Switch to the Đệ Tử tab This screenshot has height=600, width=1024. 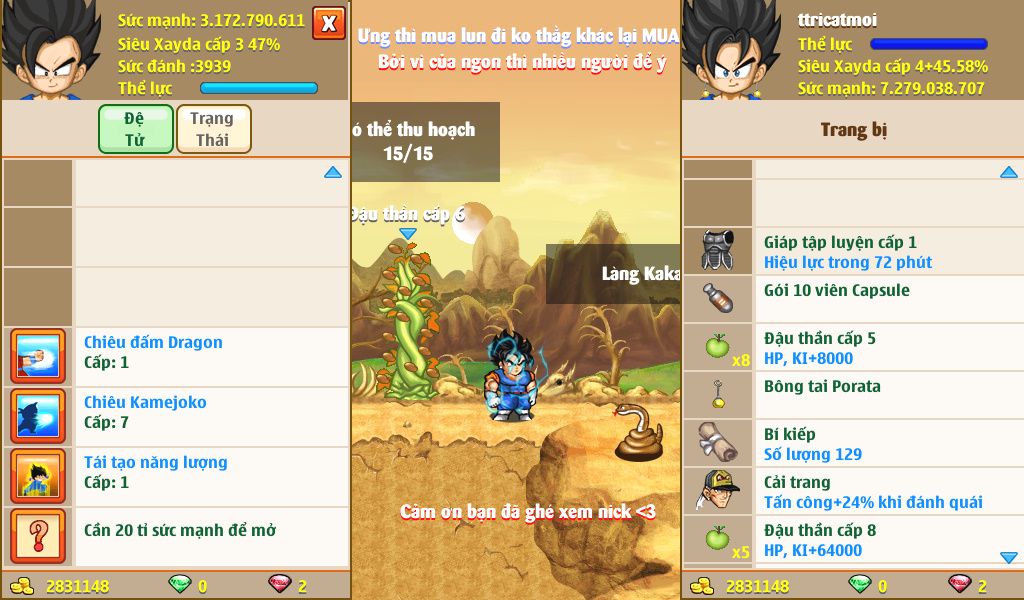click(135, 129)
